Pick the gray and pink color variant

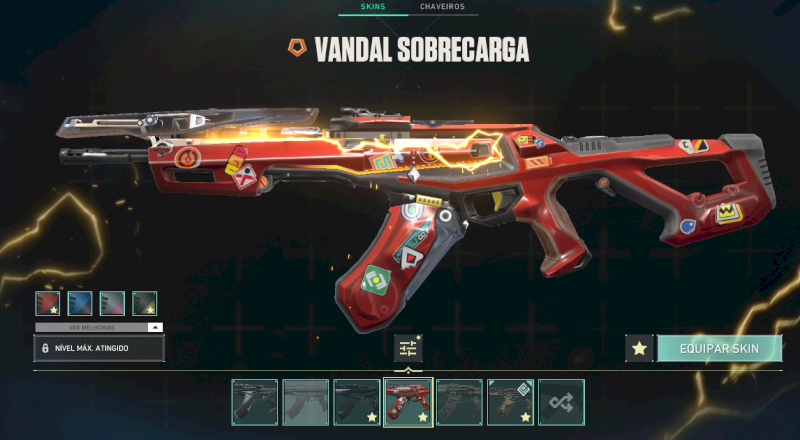click(x=112, y=303)
